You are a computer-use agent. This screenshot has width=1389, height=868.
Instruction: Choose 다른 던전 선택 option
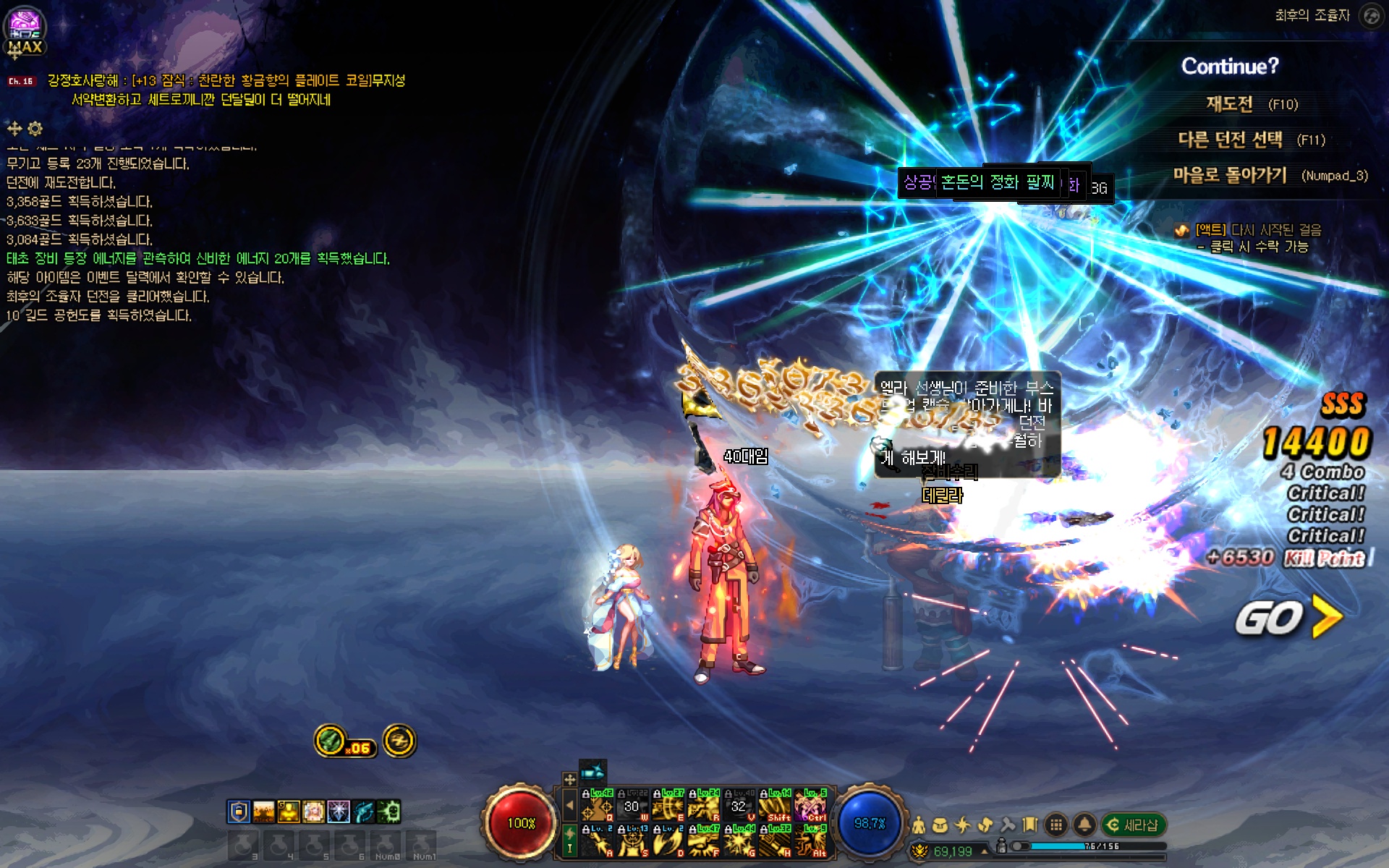click(x=1230, y=140)
